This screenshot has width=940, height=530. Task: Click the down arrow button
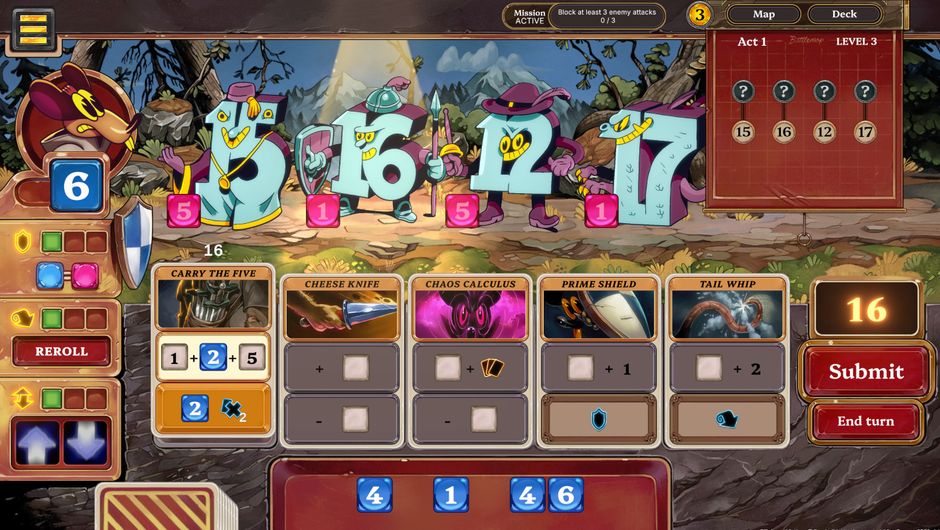(x=86, y=443)
